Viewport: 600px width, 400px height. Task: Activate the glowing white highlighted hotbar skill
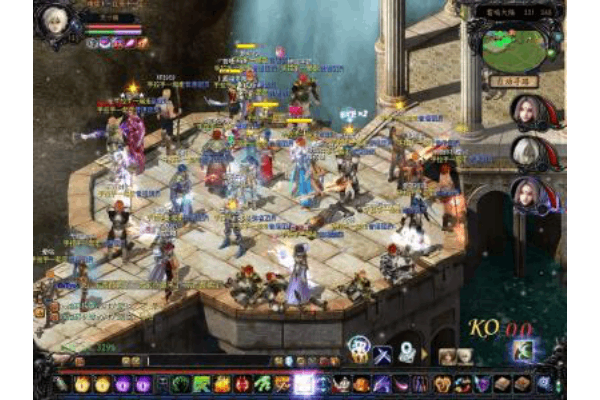[304, 383]
